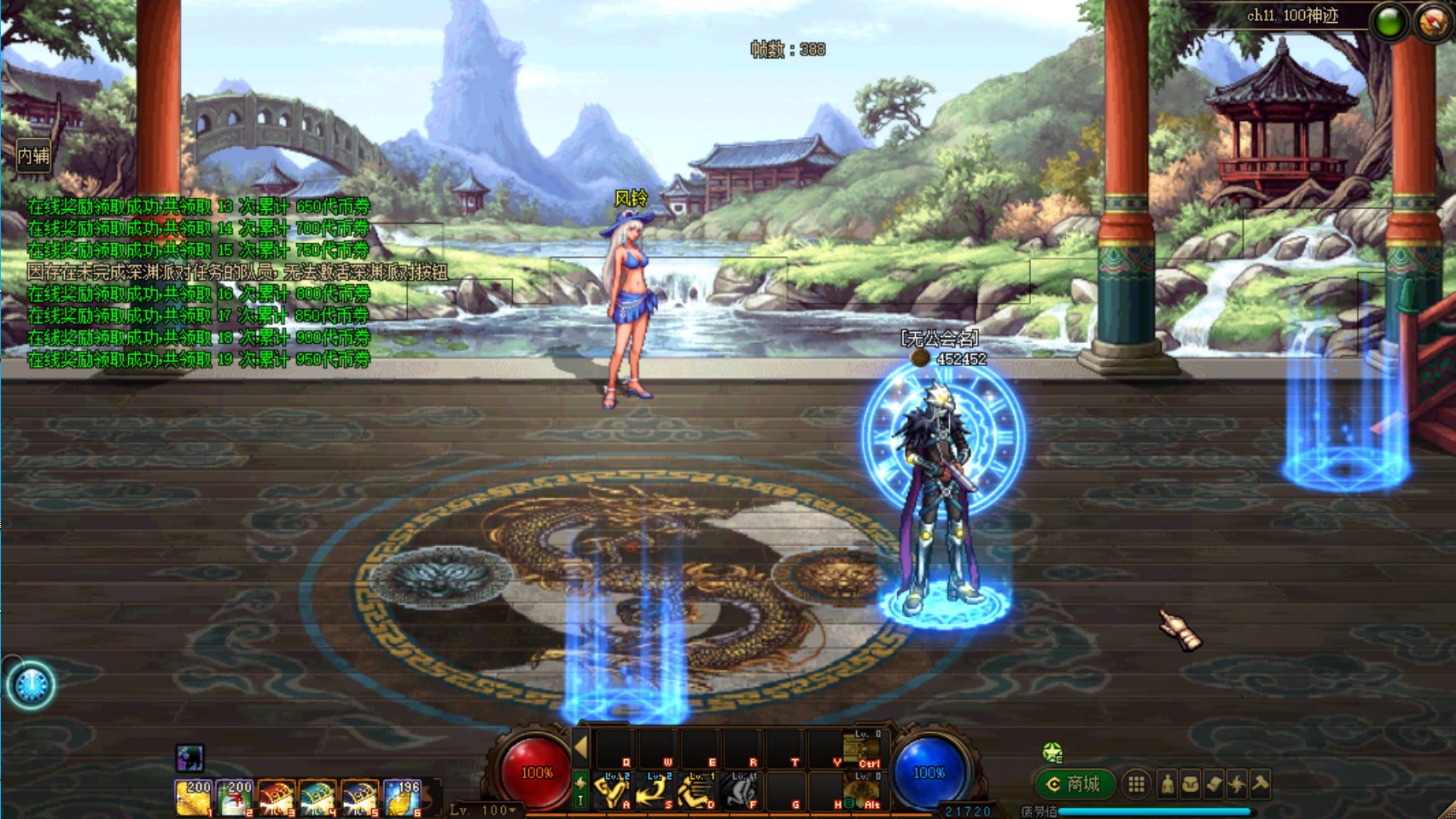Open the character info icon
The height and width of the screenshot is (819, 1456).
pos(1168,784)
